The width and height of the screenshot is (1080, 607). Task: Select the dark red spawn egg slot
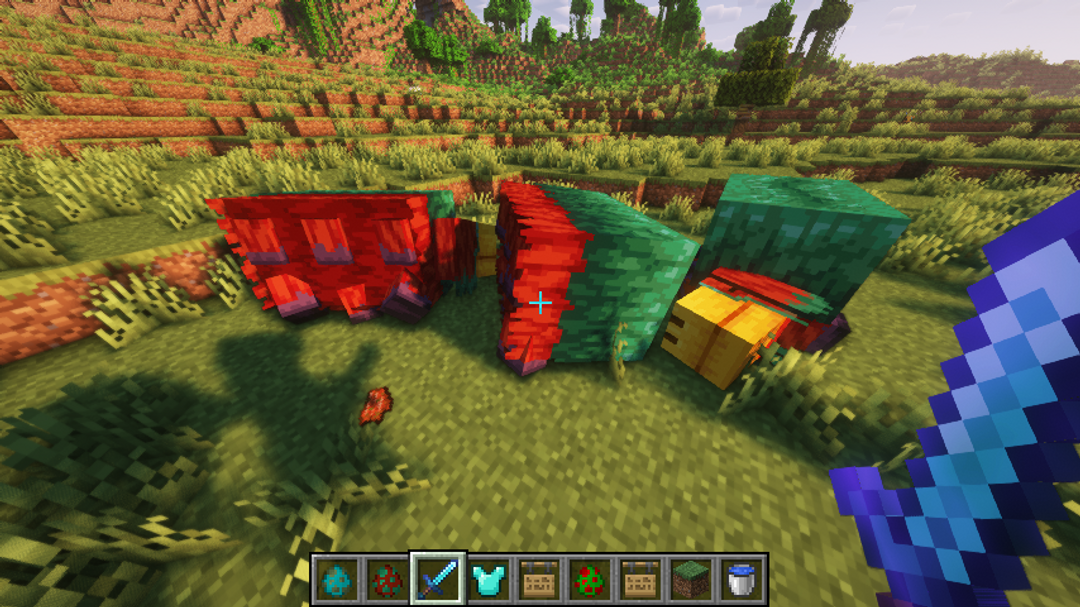tap(386, 578)
